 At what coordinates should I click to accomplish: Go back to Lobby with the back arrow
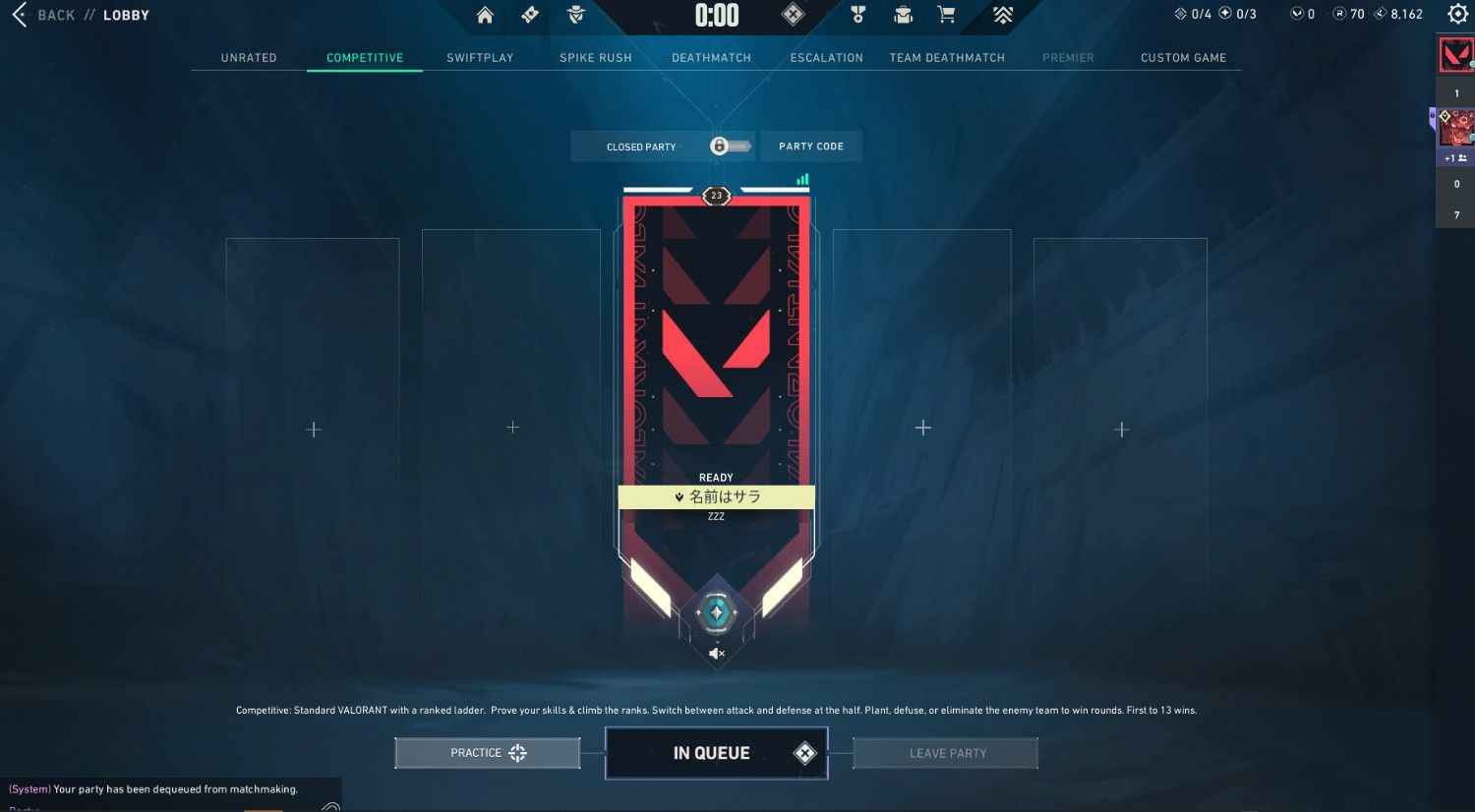pos(19,15)
